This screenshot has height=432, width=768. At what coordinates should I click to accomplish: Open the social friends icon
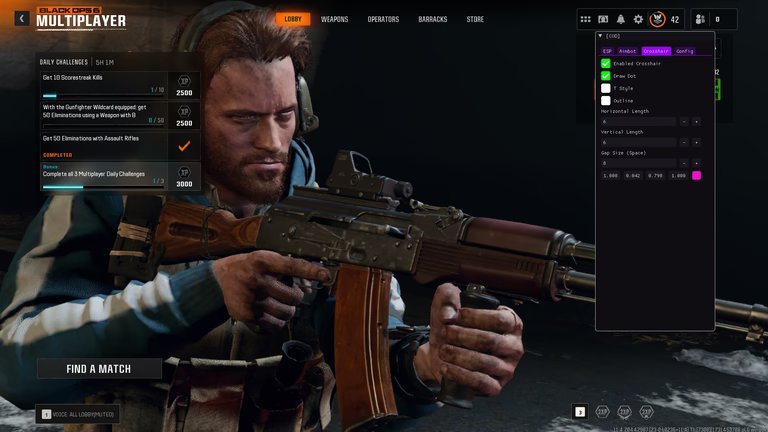tap(699, 19)
